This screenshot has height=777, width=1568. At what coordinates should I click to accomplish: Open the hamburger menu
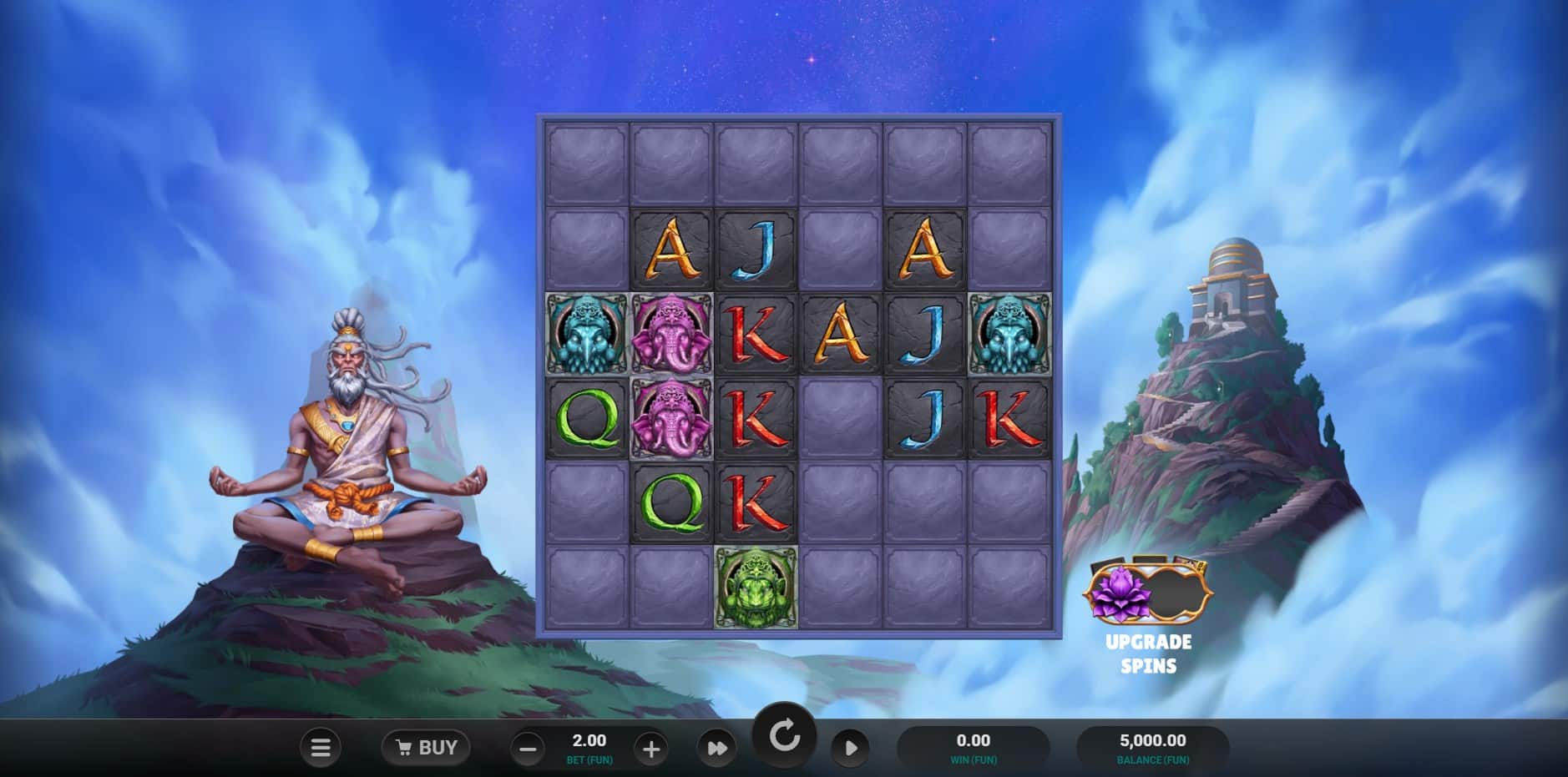(x=321, y=748)
